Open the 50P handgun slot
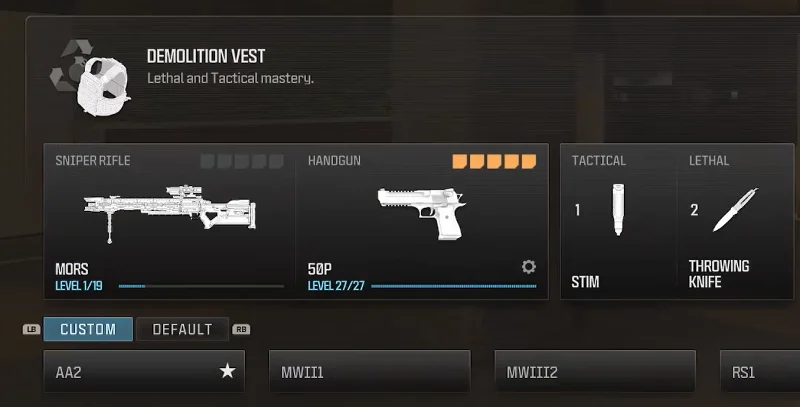This screenshot has width=800, height=407. tap(420, 221)
